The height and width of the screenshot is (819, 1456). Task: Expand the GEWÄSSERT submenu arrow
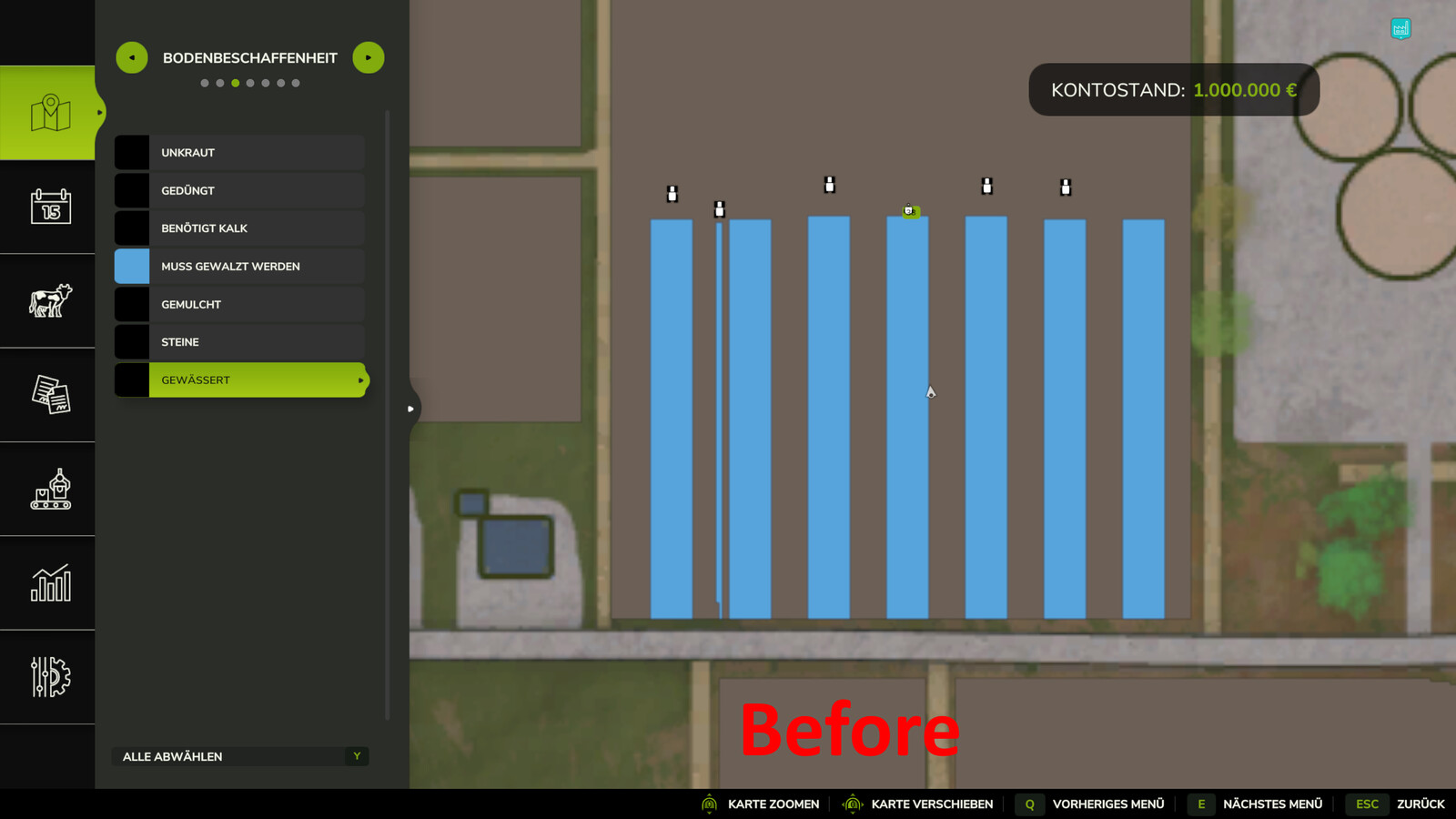click(x=361, y=380)
